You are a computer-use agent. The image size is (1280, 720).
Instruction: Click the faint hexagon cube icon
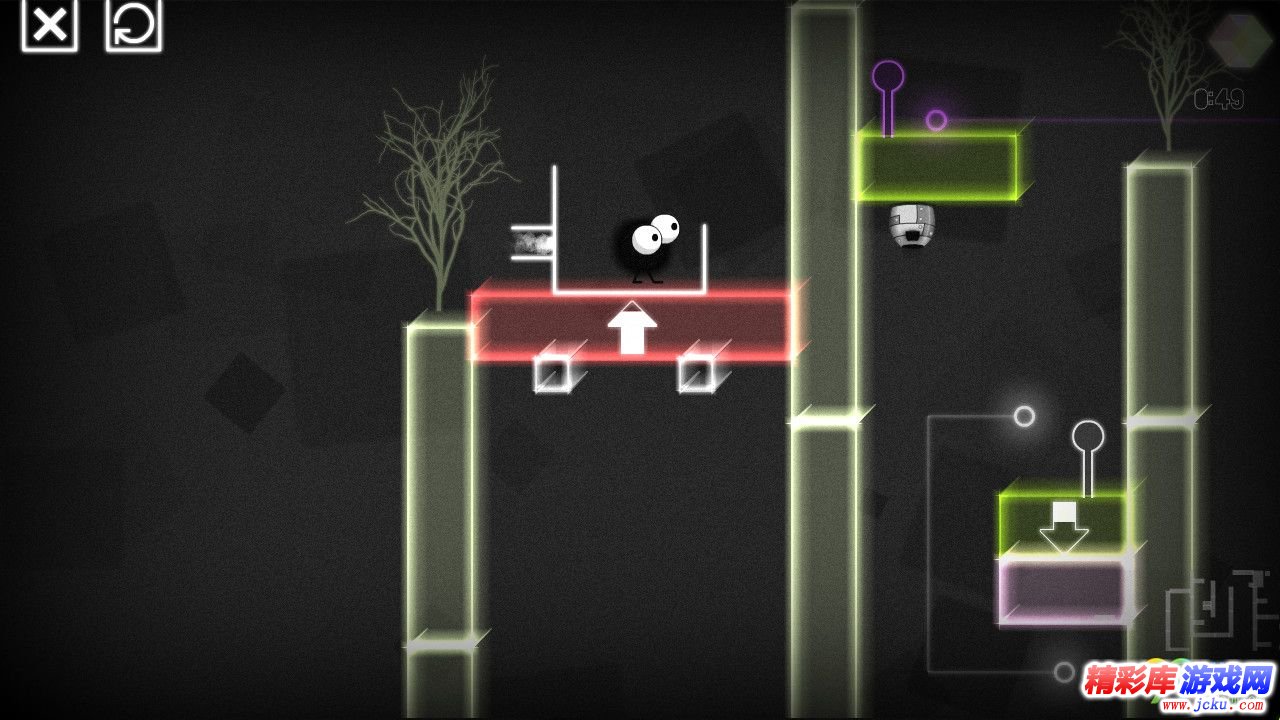pyautogui.click(x=1240, y=40)
